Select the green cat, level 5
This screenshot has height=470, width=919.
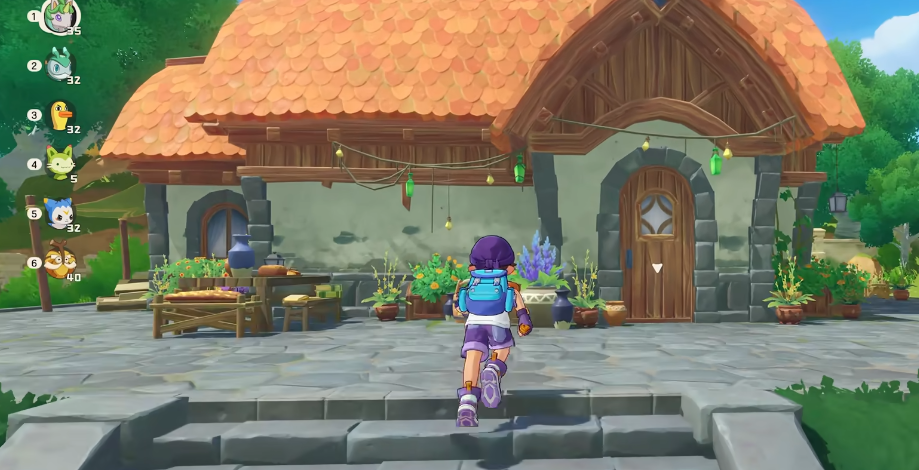pyautogui.click(x=60, y=162)
